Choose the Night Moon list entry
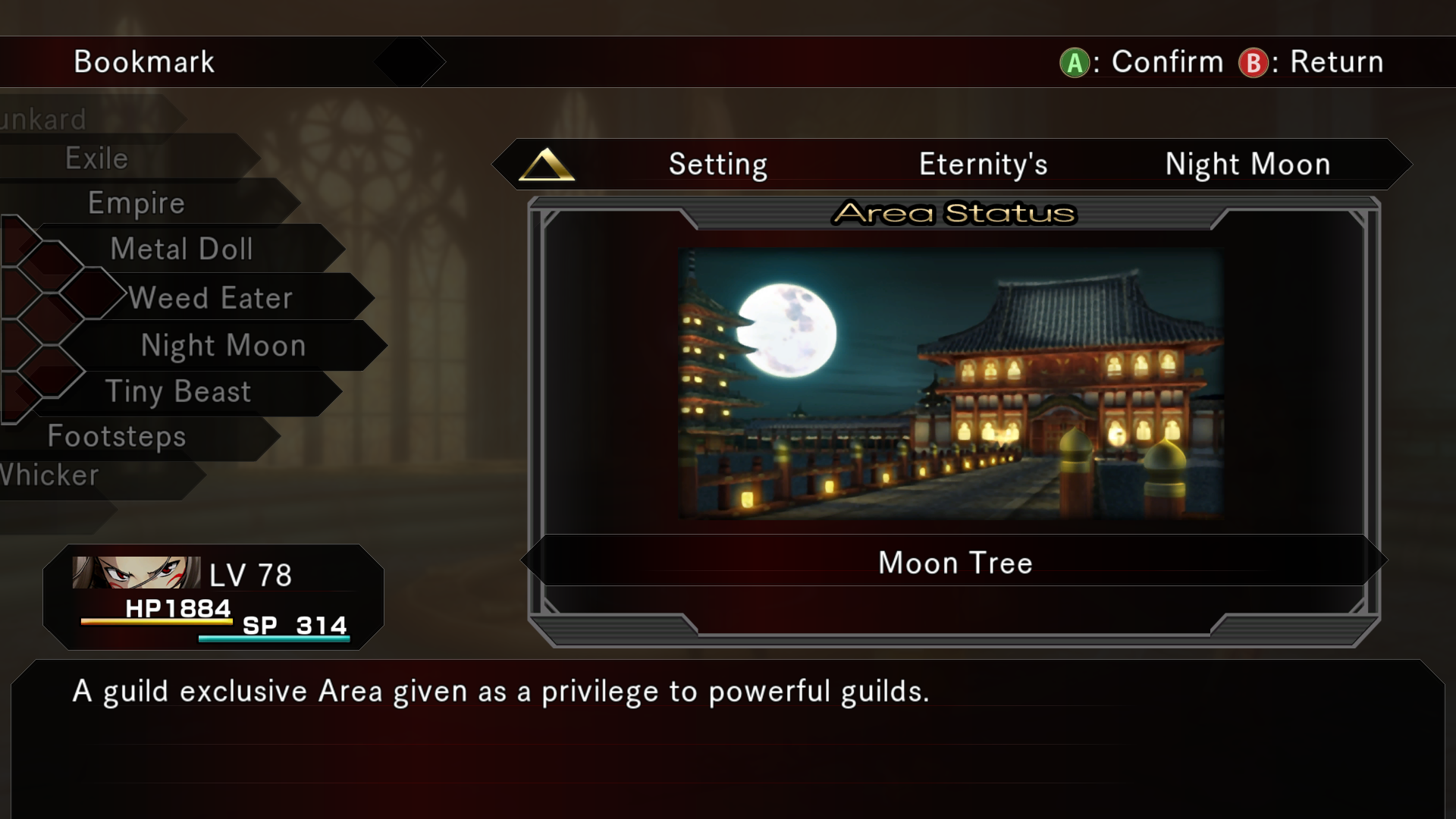Viewport: 1456px width, 819px height. (223, 346)
